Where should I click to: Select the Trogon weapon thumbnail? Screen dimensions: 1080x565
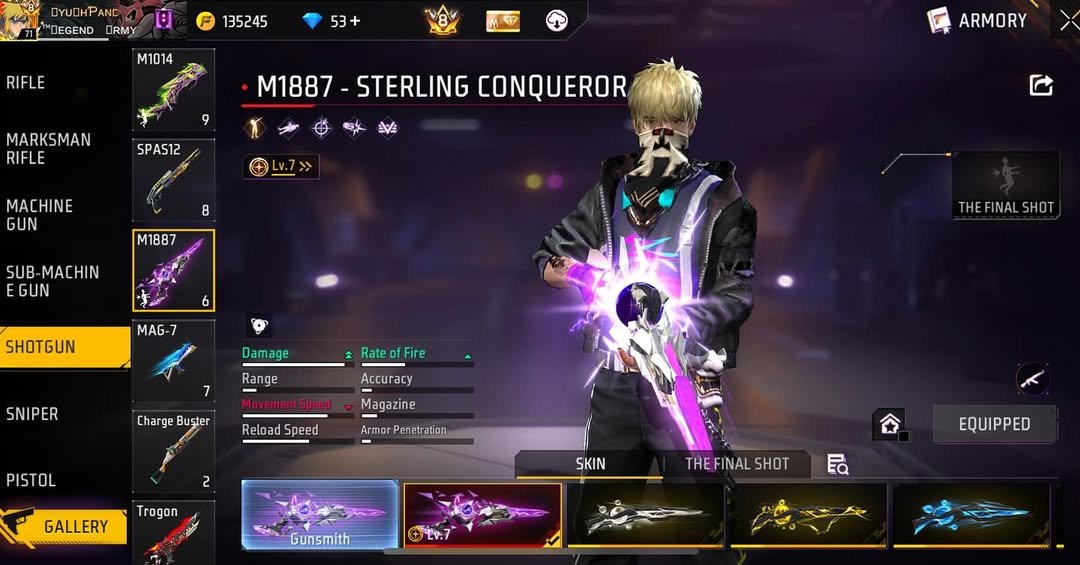(173, 532)
